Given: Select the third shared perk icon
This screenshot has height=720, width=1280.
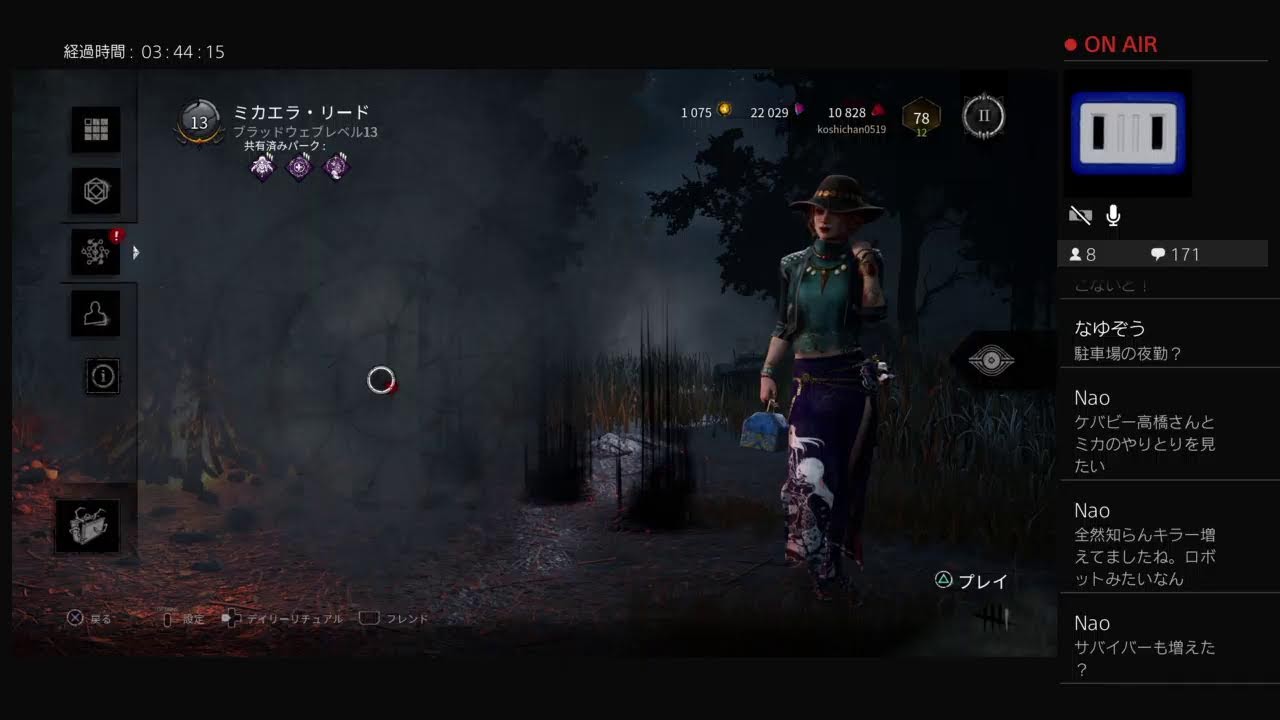Looking at the screenshot, I should point(336,167).
